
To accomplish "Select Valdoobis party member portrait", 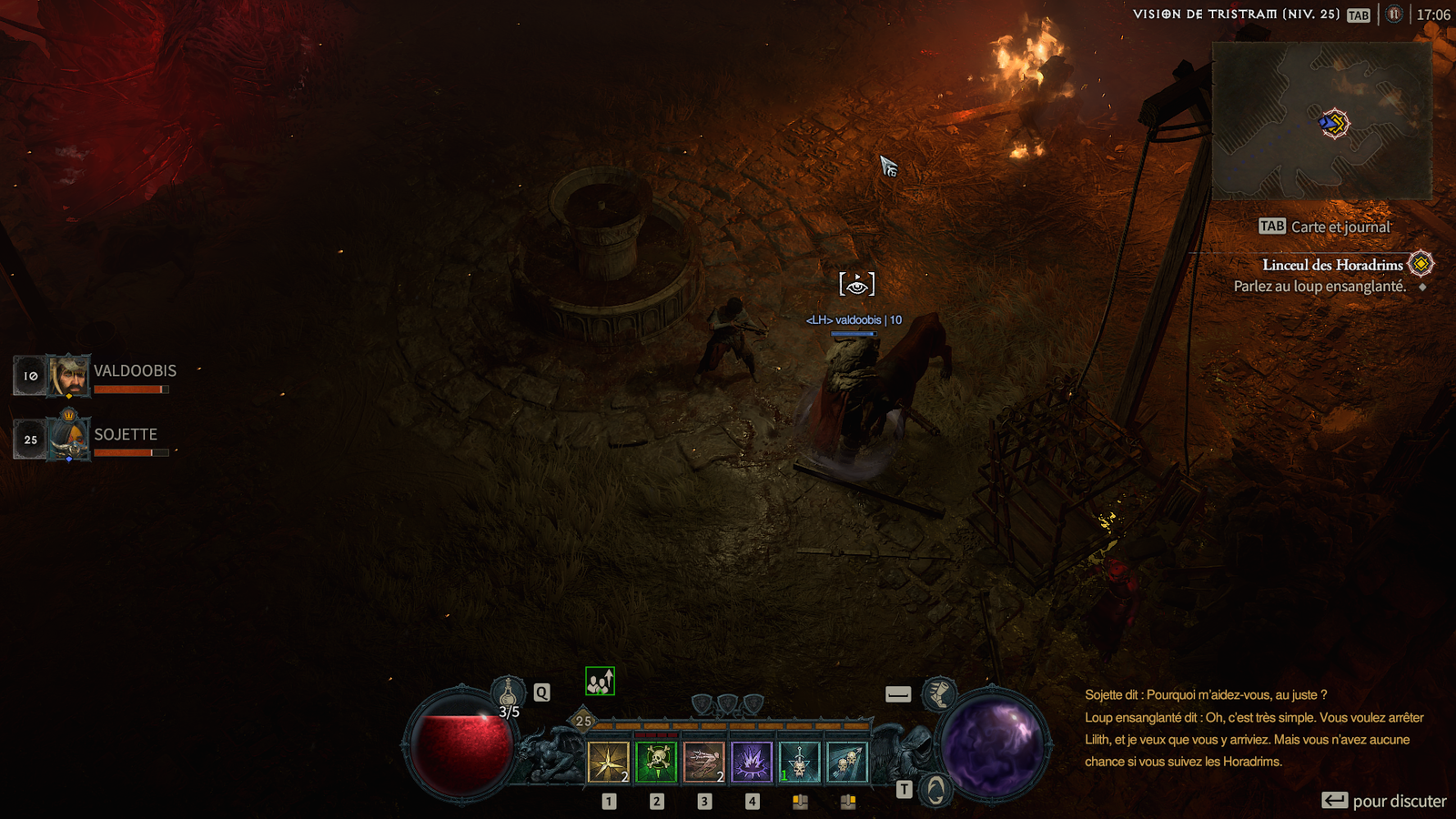I will point(69,375).
